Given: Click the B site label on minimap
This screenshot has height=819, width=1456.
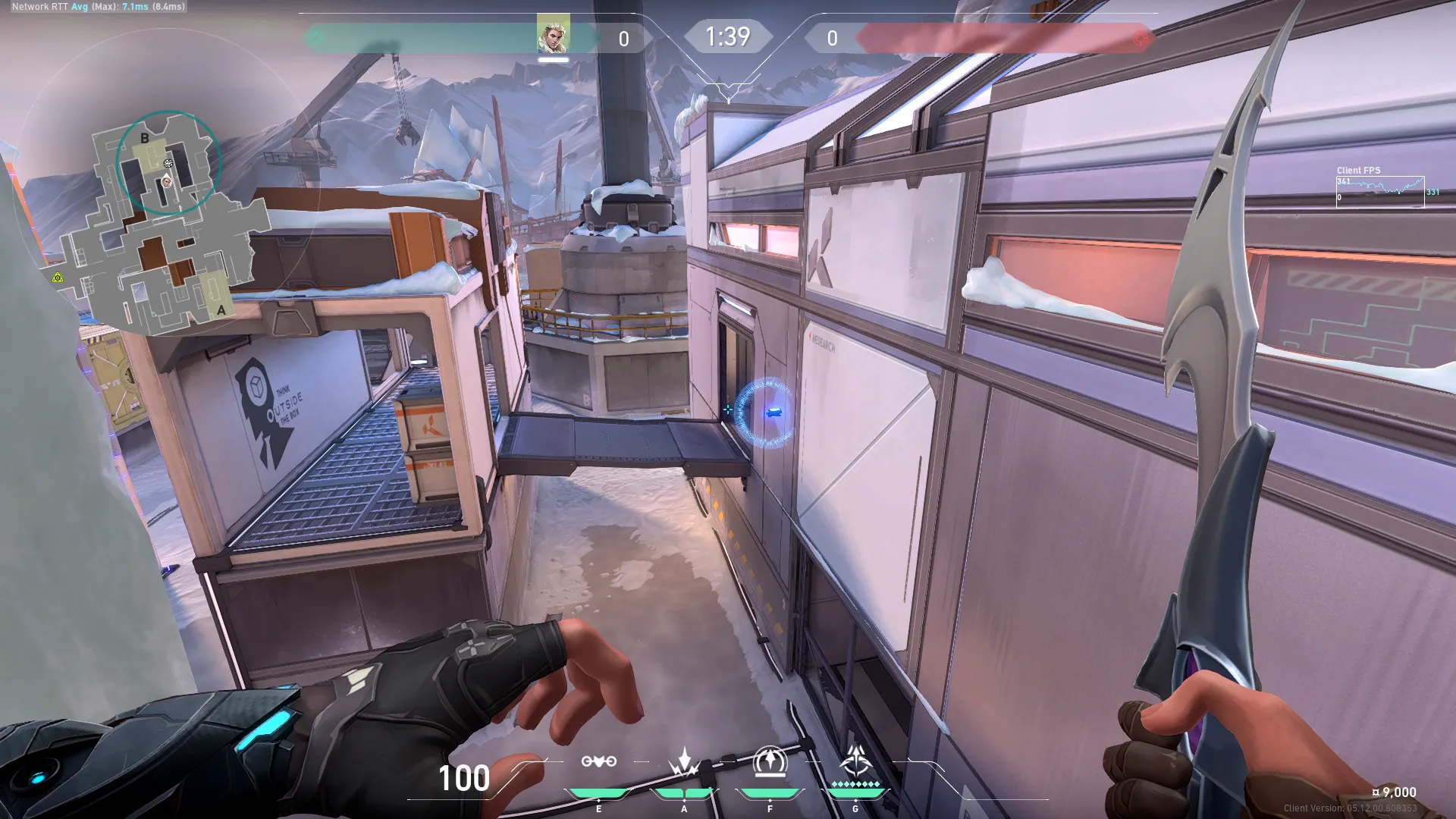Looking at the screenshot, I should (145, 139).
